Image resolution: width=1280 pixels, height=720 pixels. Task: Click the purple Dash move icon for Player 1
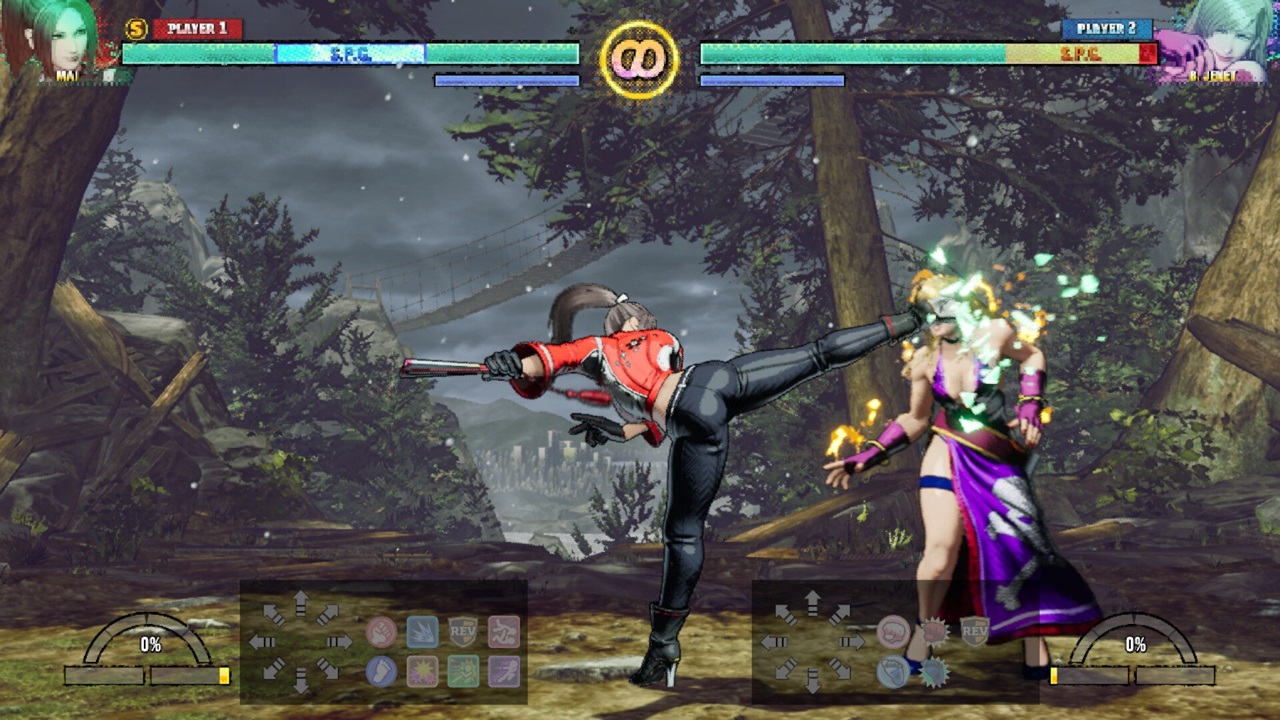click(504, 671)
